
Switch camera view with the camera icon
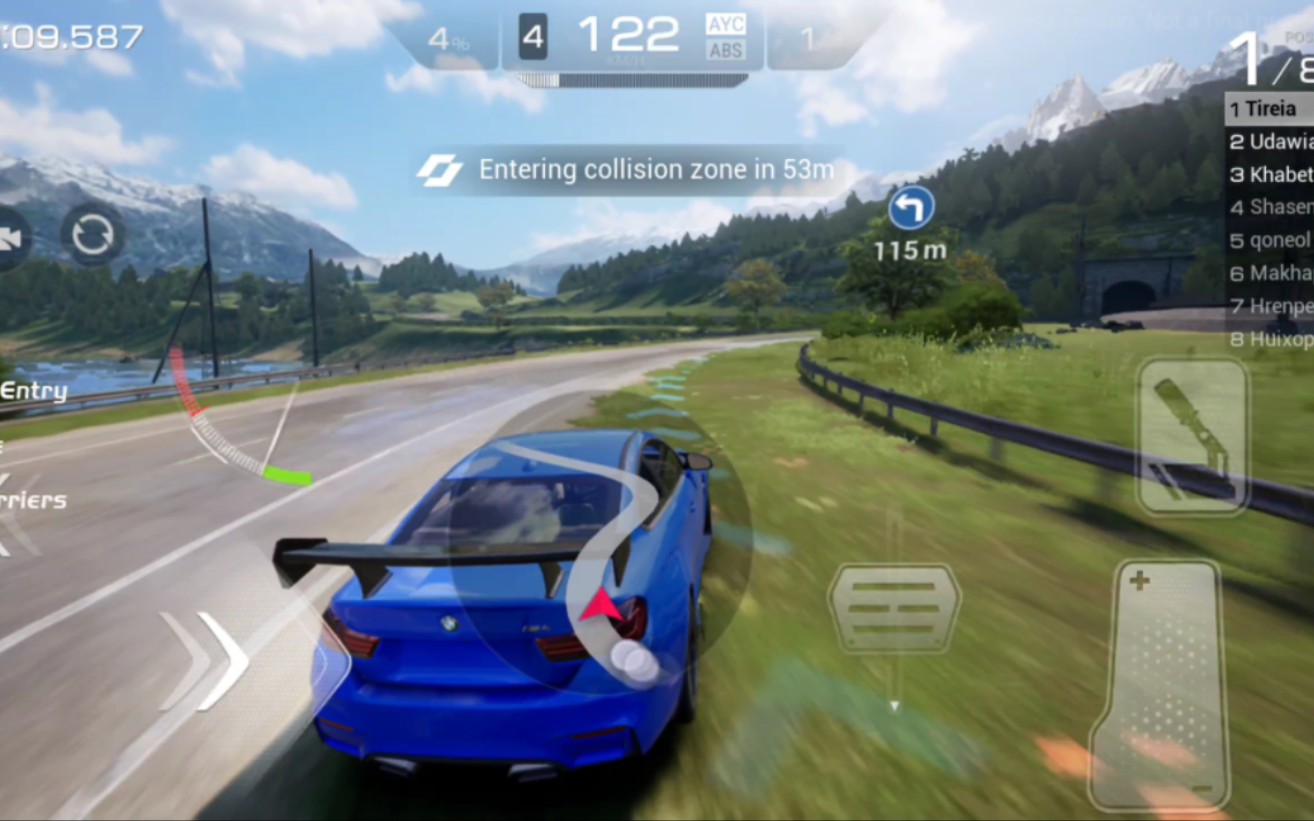pos(12,238)
